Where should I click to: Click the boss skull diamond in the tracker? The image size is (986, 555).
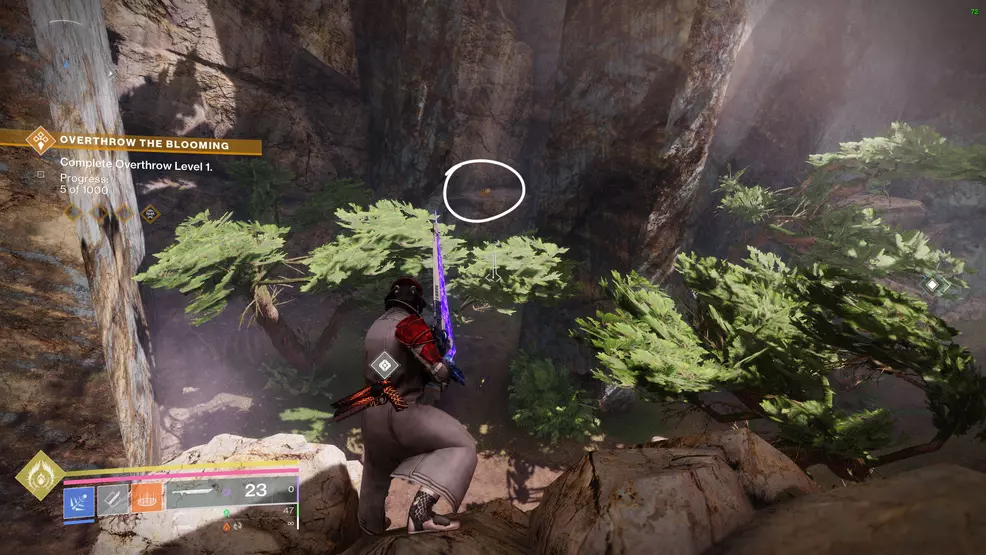[x=149, y=213]
